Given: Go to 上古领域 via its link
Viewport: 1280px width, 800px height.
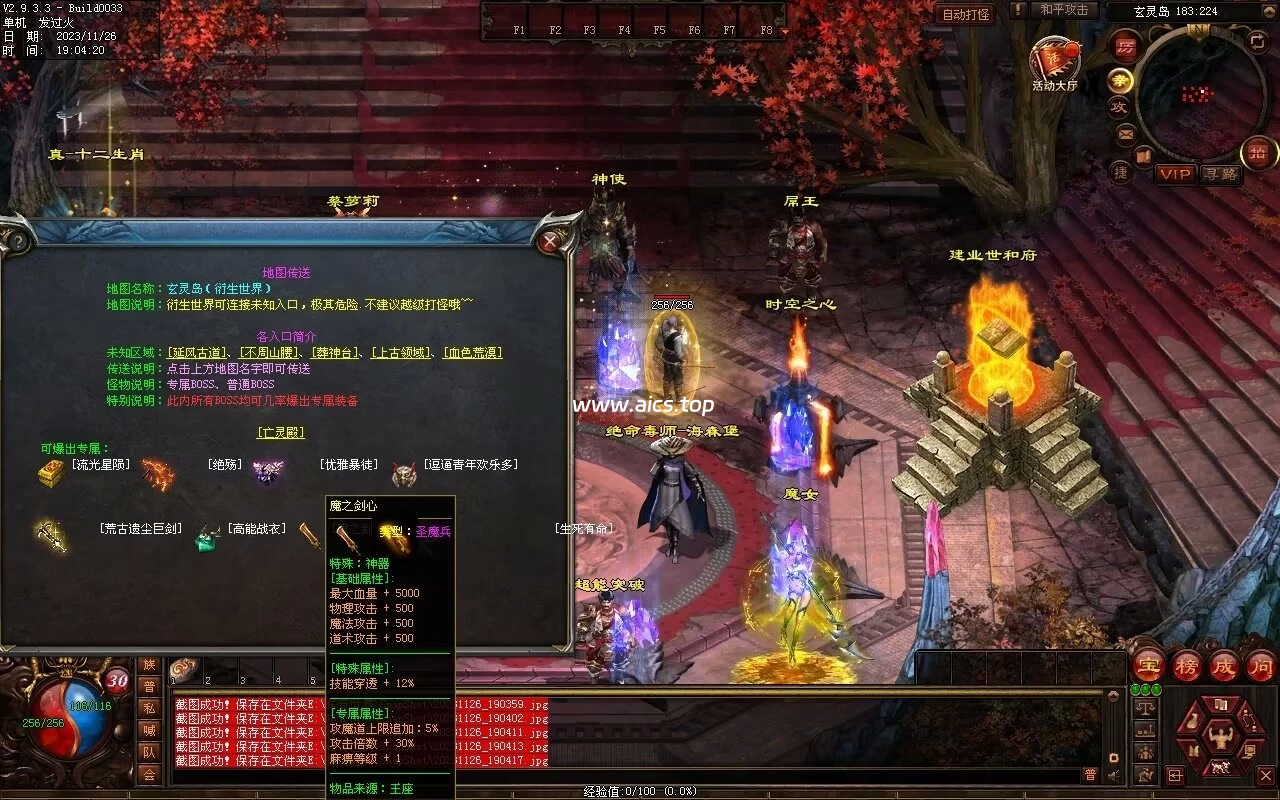Looking at the screenshot, I should coord(402,353).
